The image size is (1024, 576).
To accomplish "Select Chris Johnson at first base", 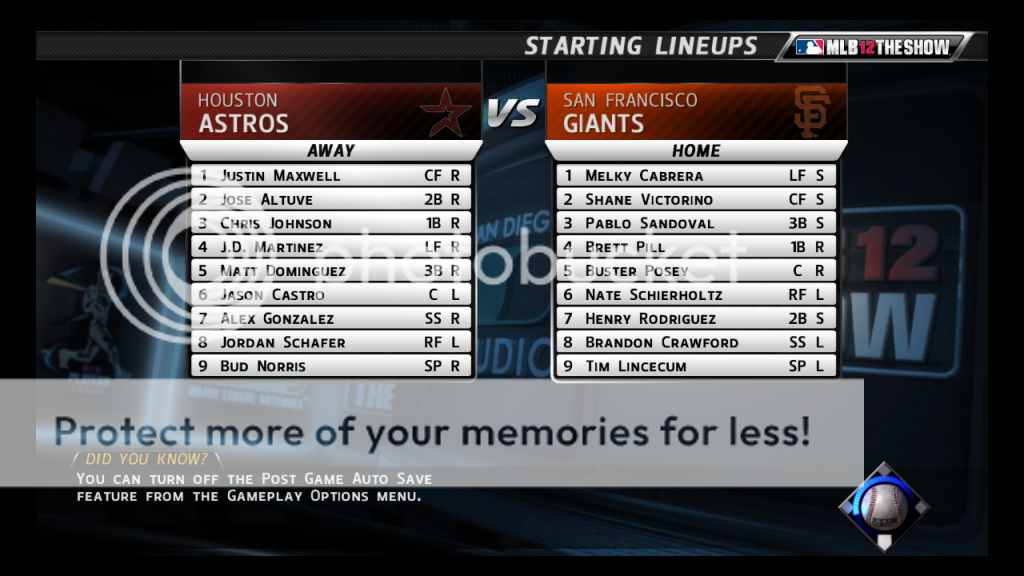I will click(331, 223).
